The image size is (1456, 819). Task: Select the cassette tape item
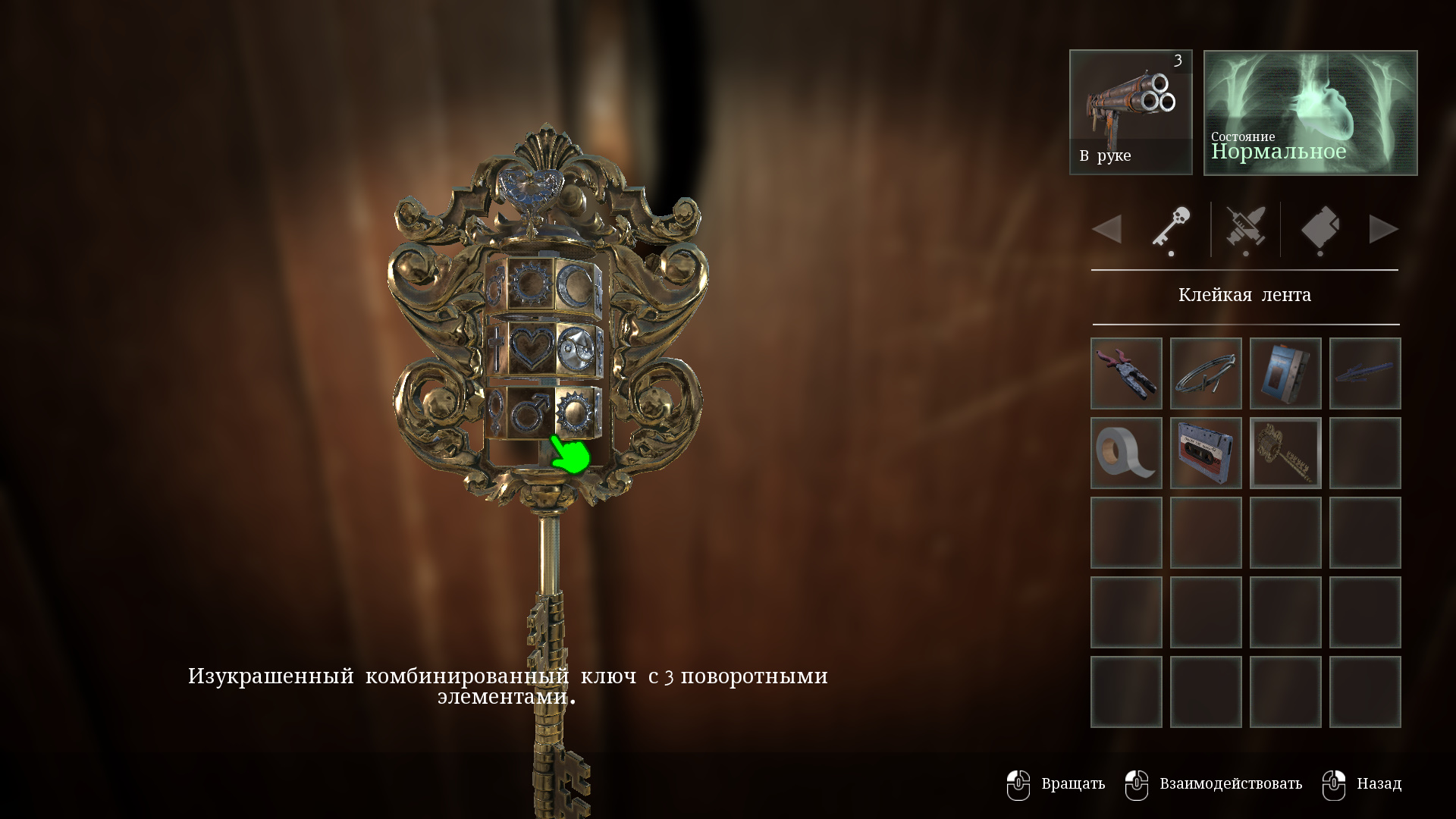pos(1206,453)
